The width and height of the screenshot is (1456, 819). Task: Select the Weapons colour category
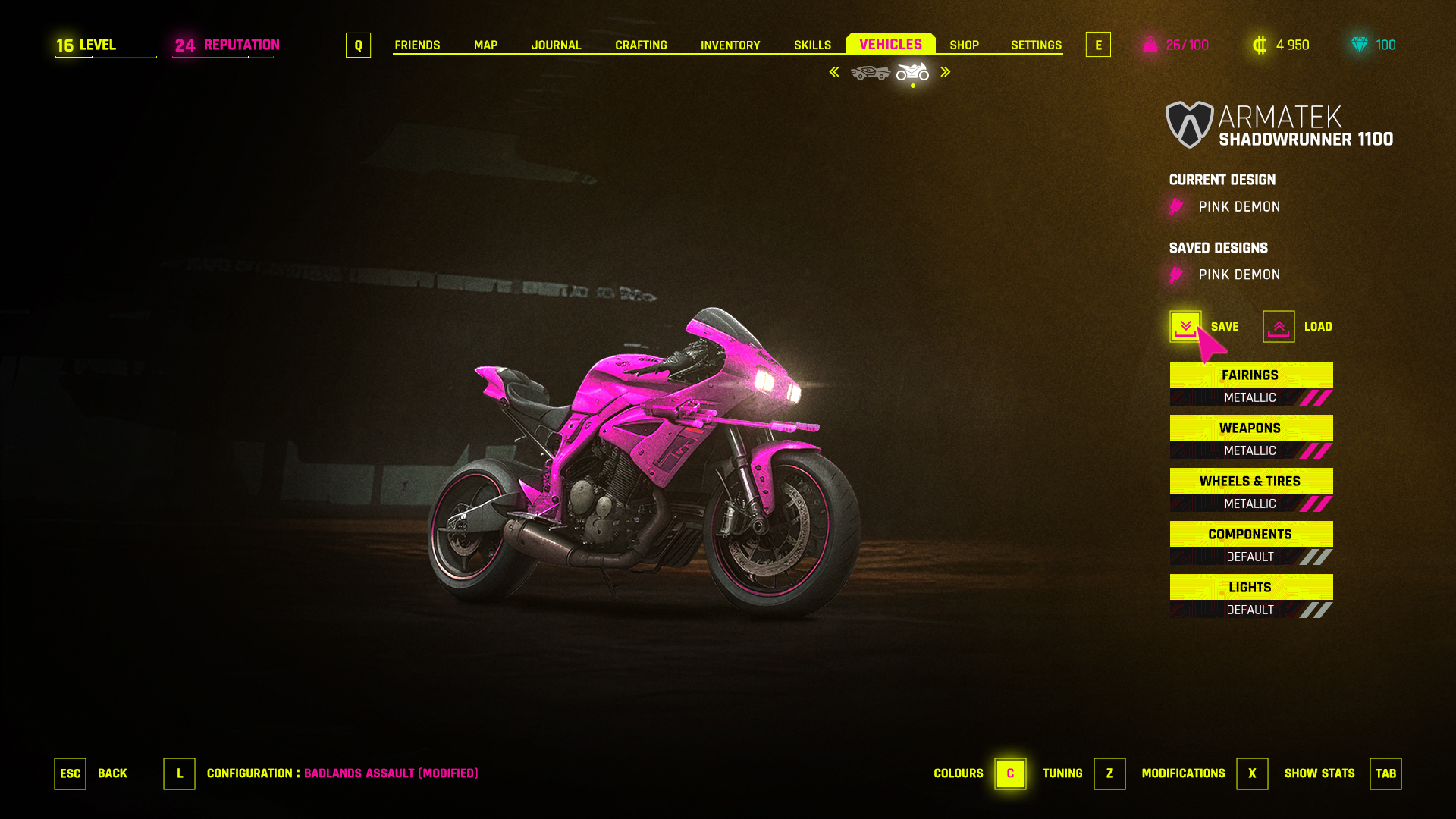[1250, 428]
